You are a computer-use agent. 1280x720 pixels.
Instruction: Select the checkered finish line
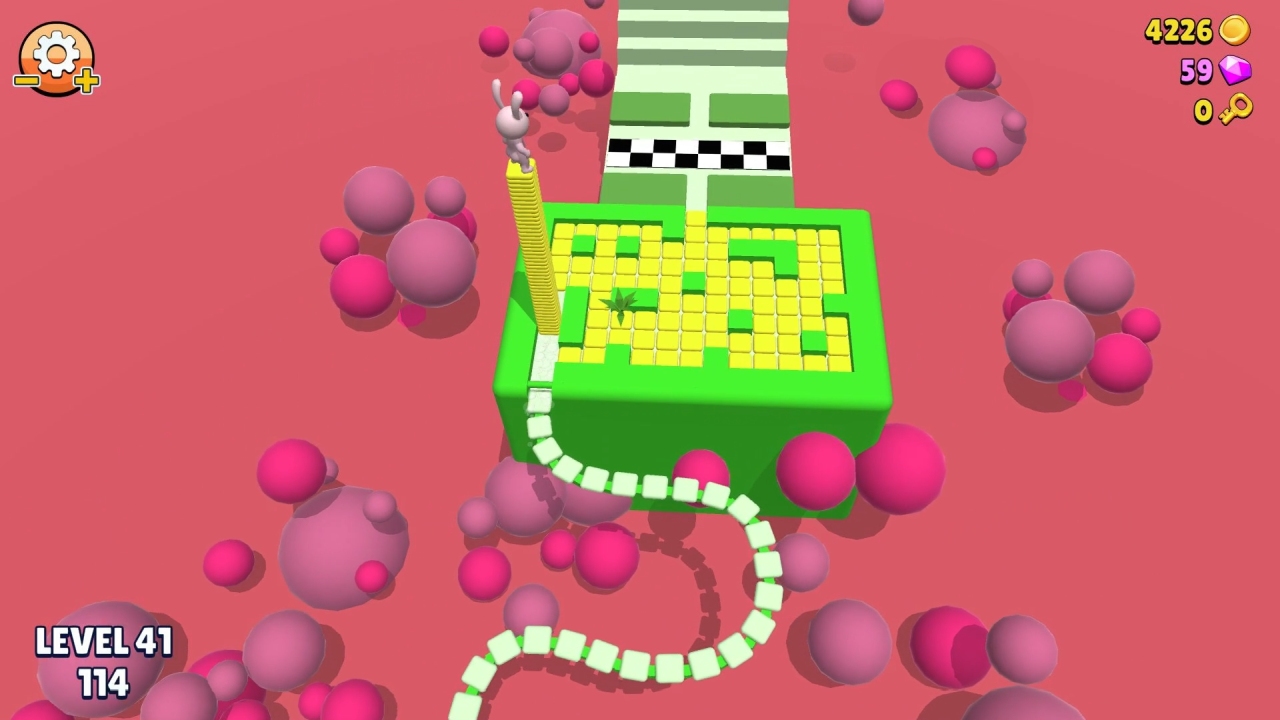pos(700,150)
